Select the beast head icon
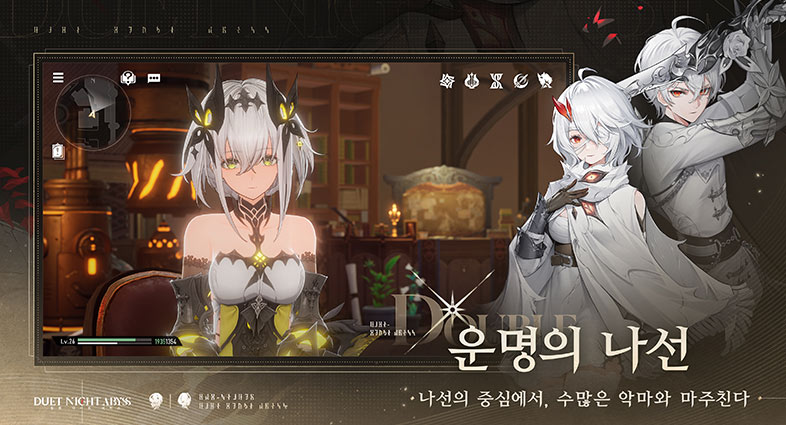This screenshot has width=786, height=425. pos(545,80)
